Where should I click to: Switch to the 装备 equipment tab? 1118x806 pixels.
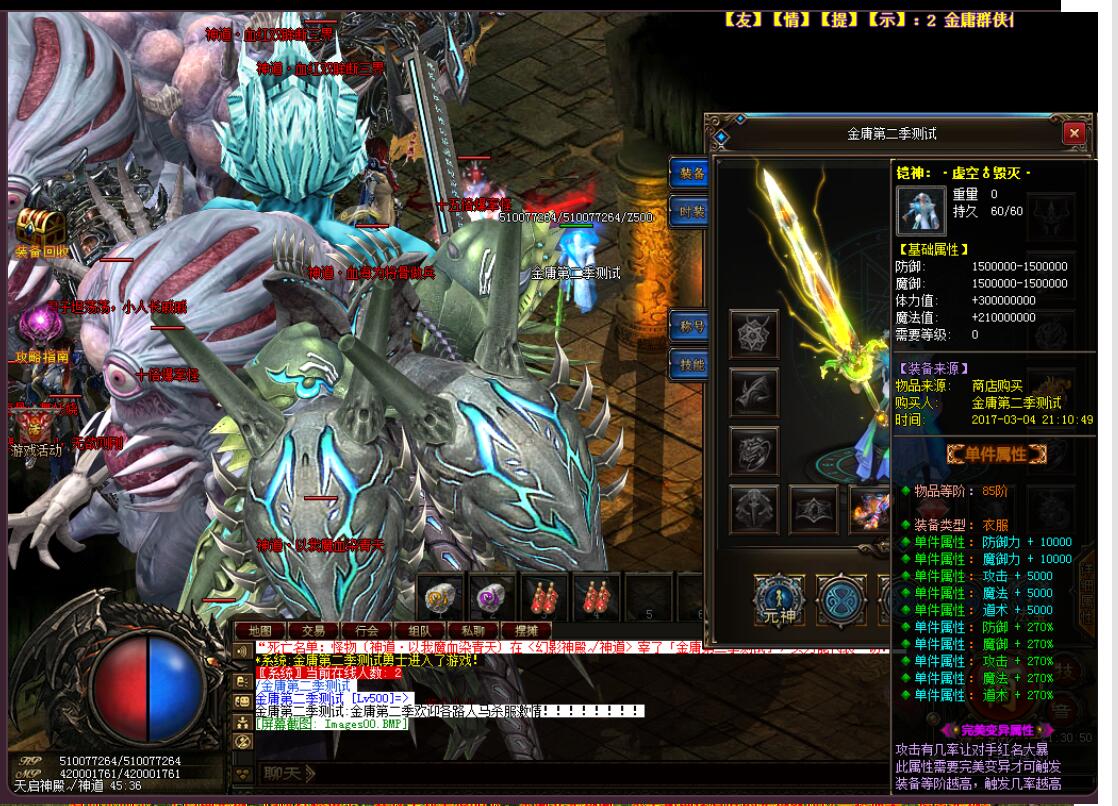click(690, 174)
